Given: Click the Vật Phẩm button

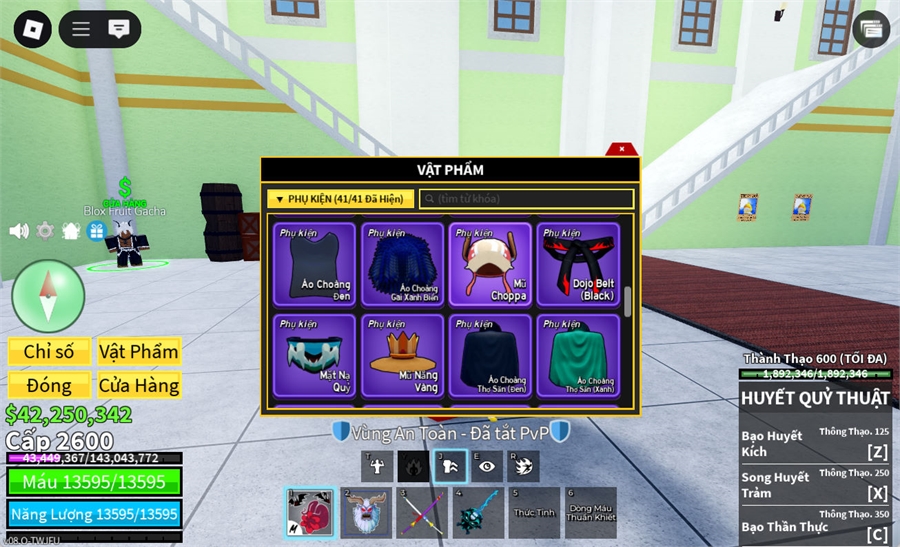Looking at the screenshot, I should coord(139,351).
